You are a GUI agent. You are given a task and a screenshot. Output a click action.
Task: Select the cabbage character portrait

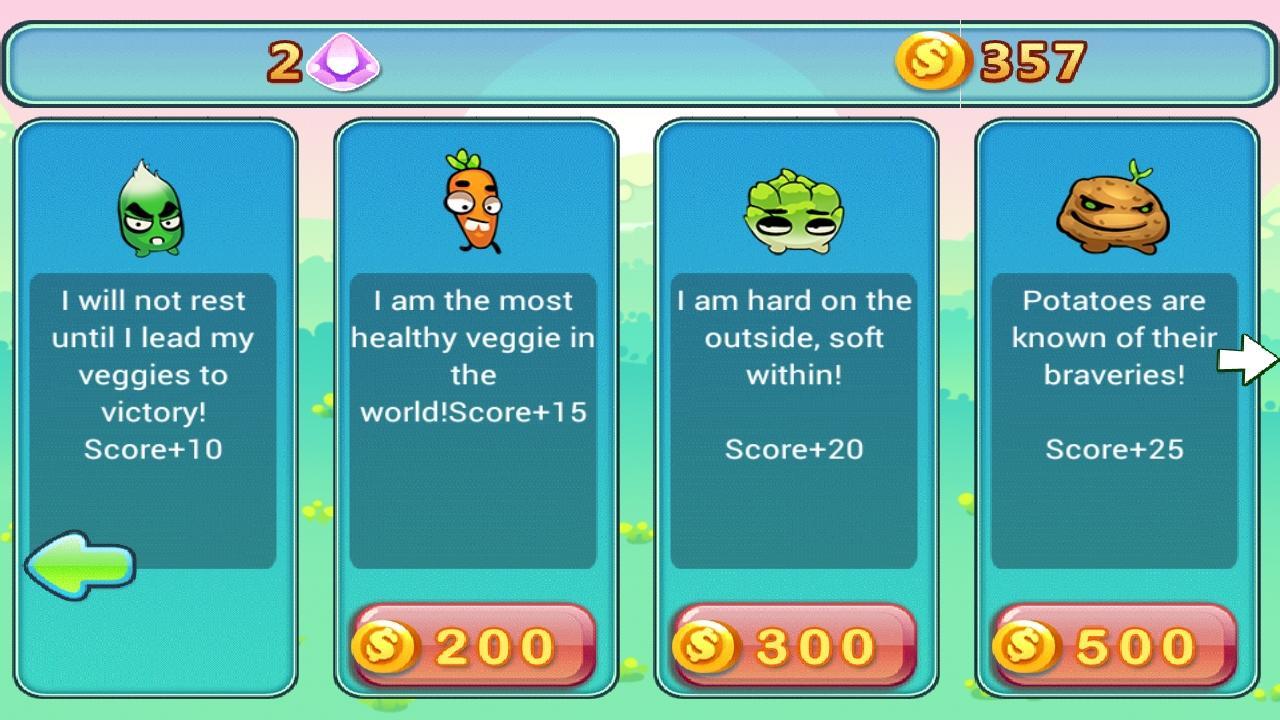[795, 205]
